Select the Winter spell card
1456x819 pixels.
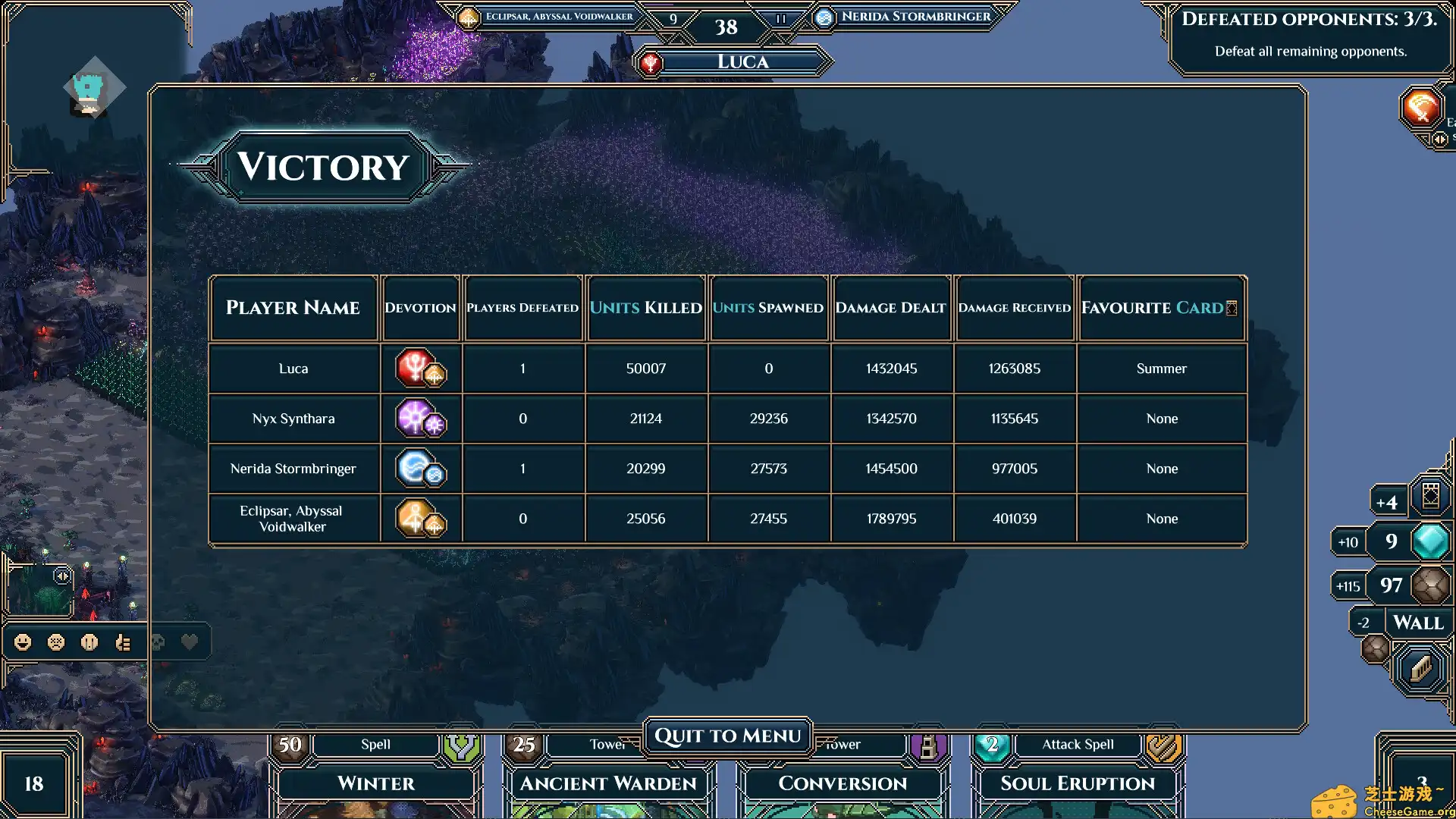pyautogui.click(x=375, y=783)
